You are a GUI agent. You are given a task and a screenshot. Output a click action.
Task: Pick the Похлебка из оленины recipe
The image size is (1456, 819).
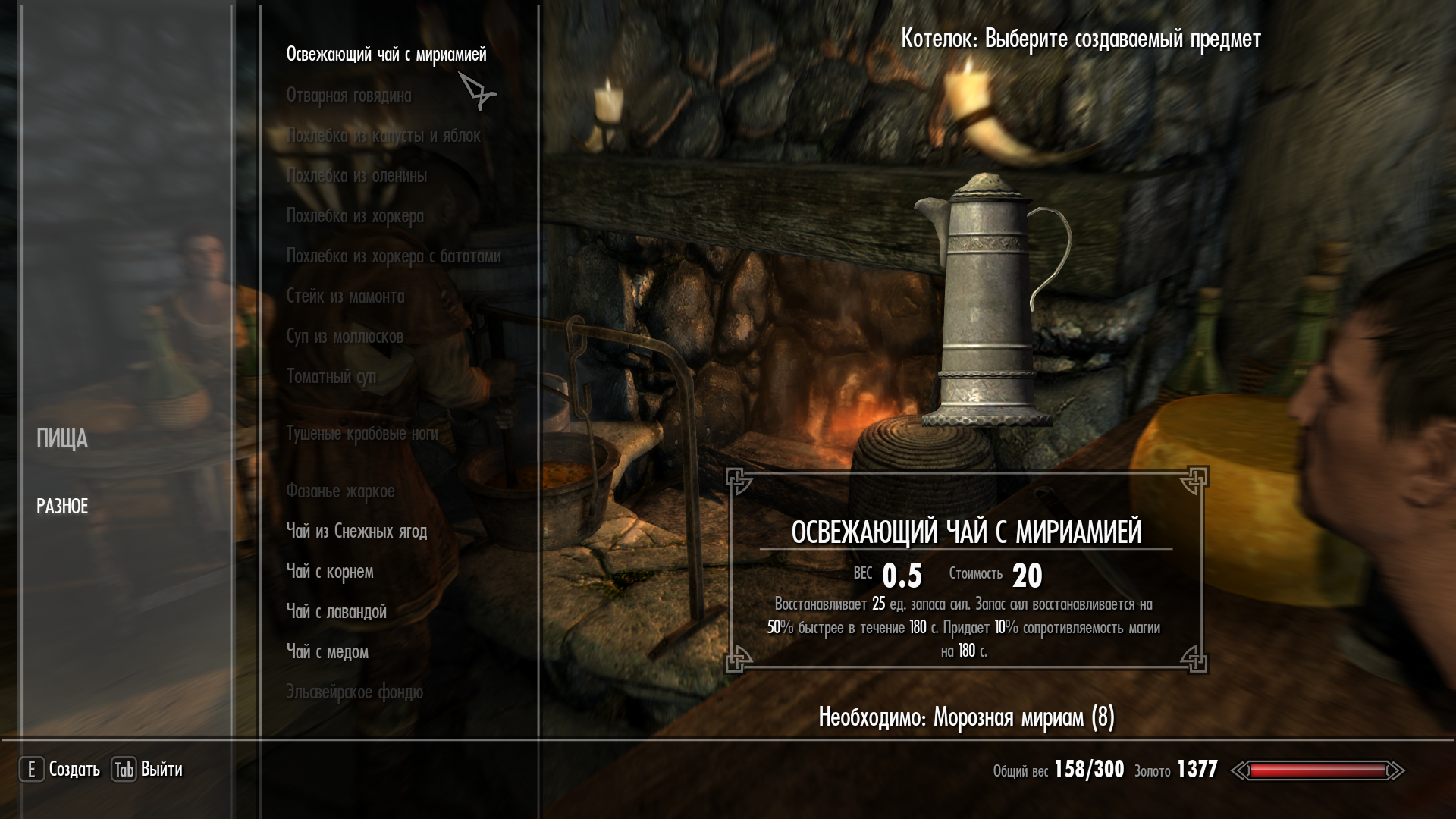(356, 176)
